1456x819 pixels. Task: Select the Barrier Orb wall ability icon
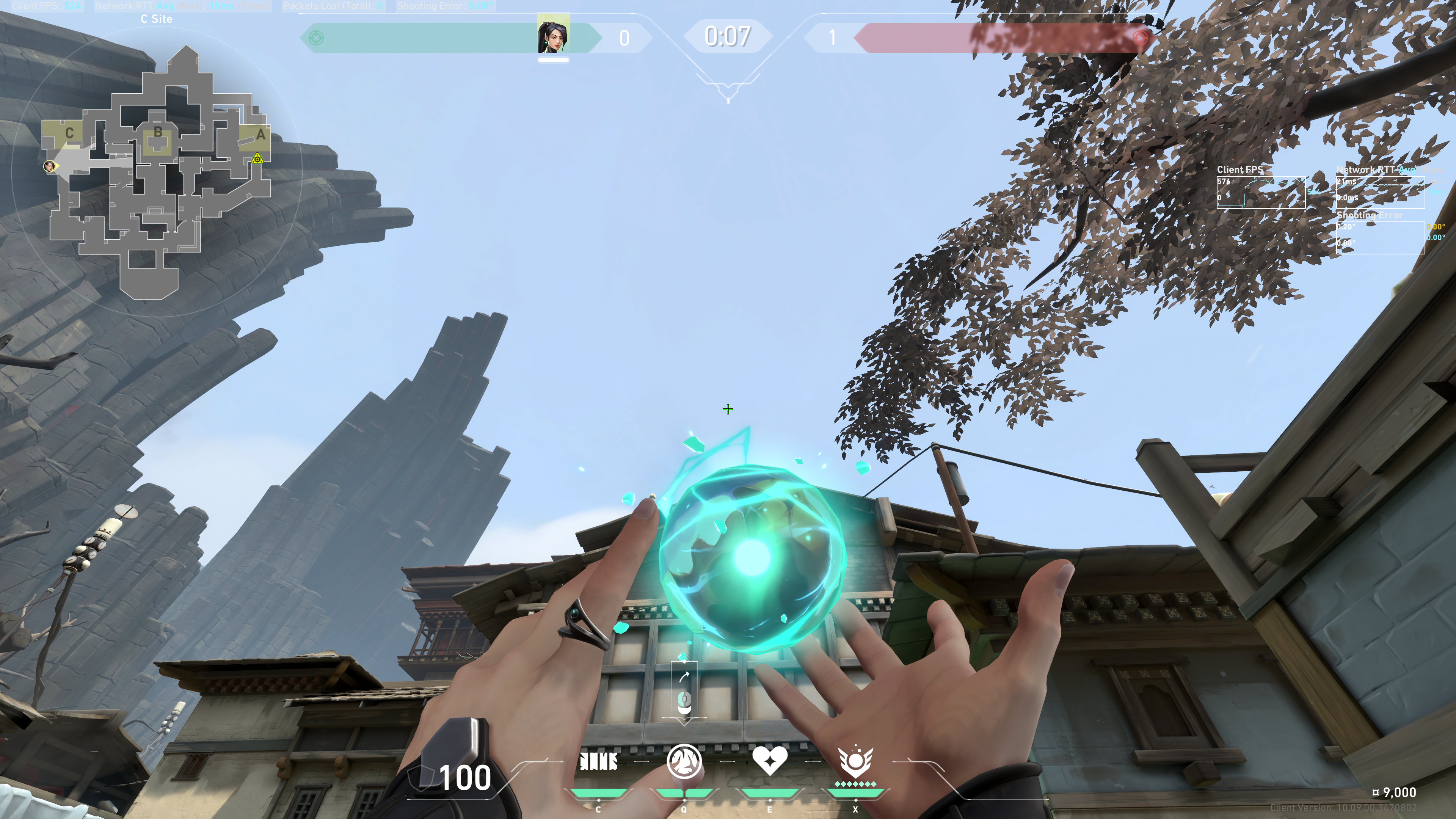(598, 761)
